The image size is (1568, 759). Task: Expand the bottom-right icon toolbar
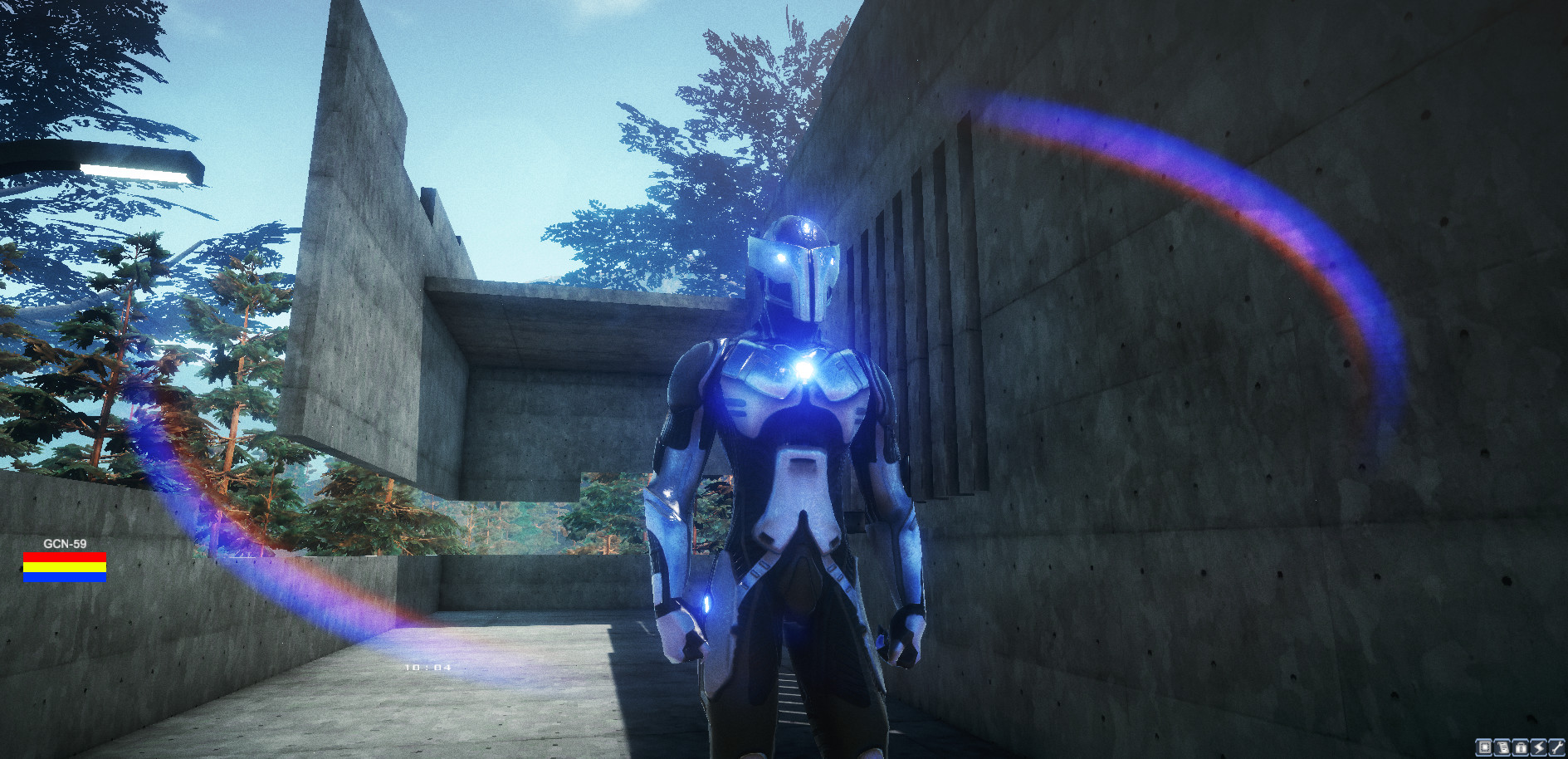(x=1520, y=748)
